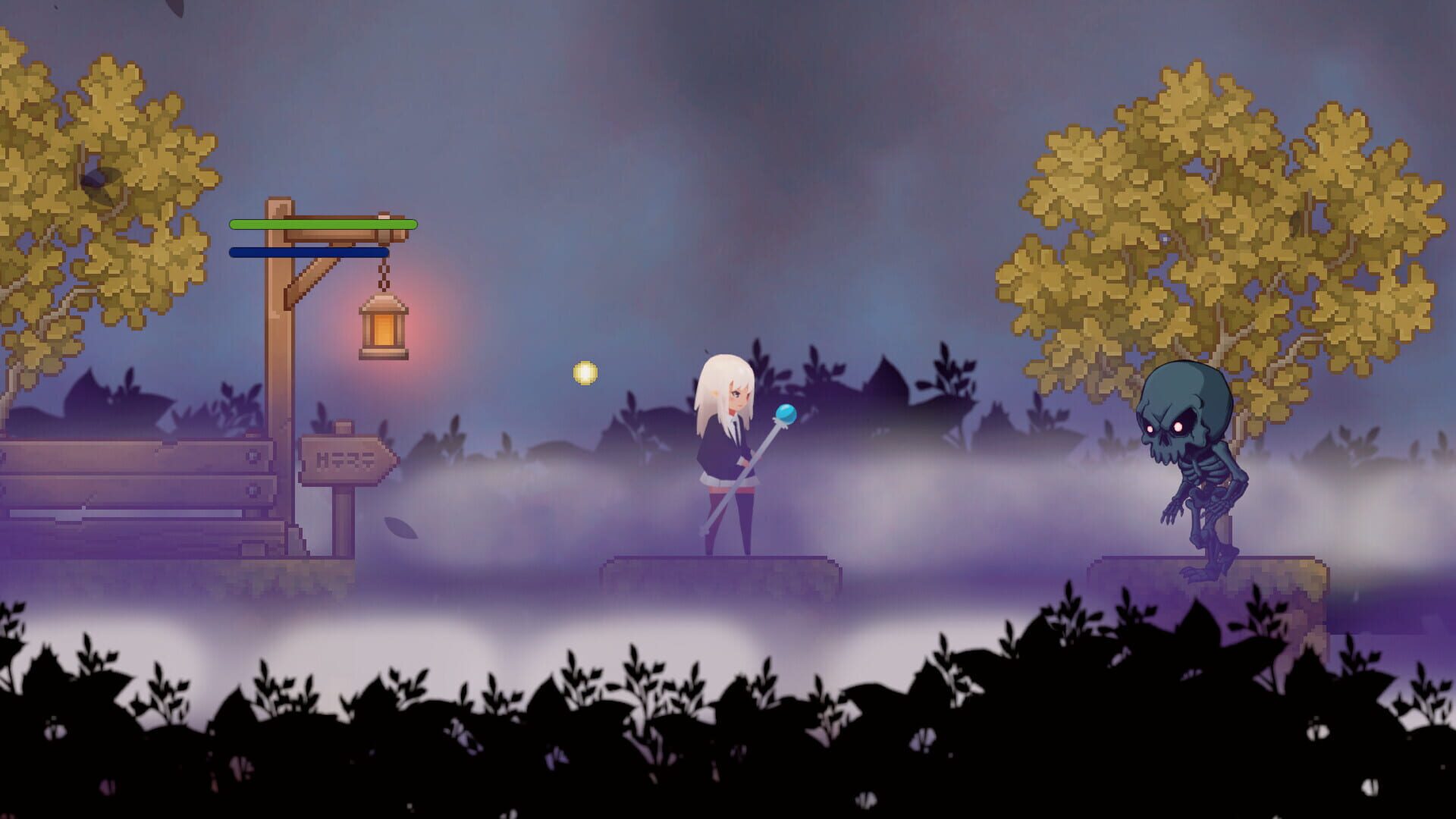1456x819 pixels.
Task: Click the green health bar to toggle it
Action: (322, 225)
